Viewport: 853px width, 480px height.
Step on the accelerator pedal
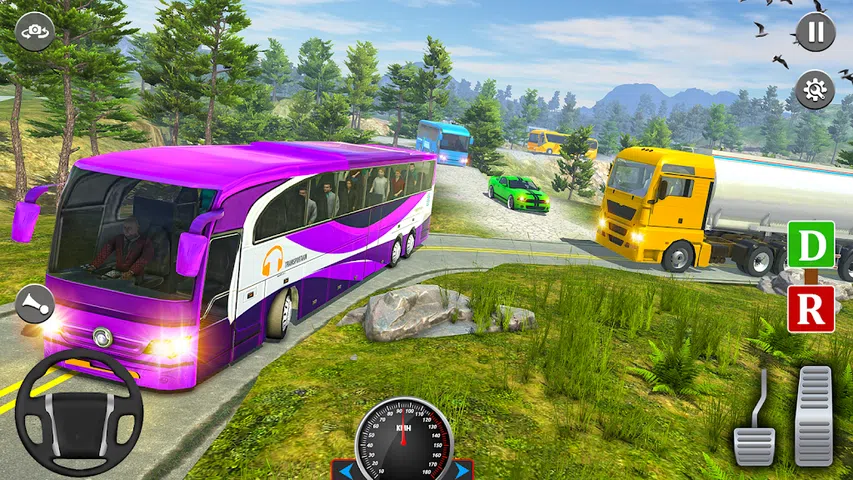(x=813, y=414)
